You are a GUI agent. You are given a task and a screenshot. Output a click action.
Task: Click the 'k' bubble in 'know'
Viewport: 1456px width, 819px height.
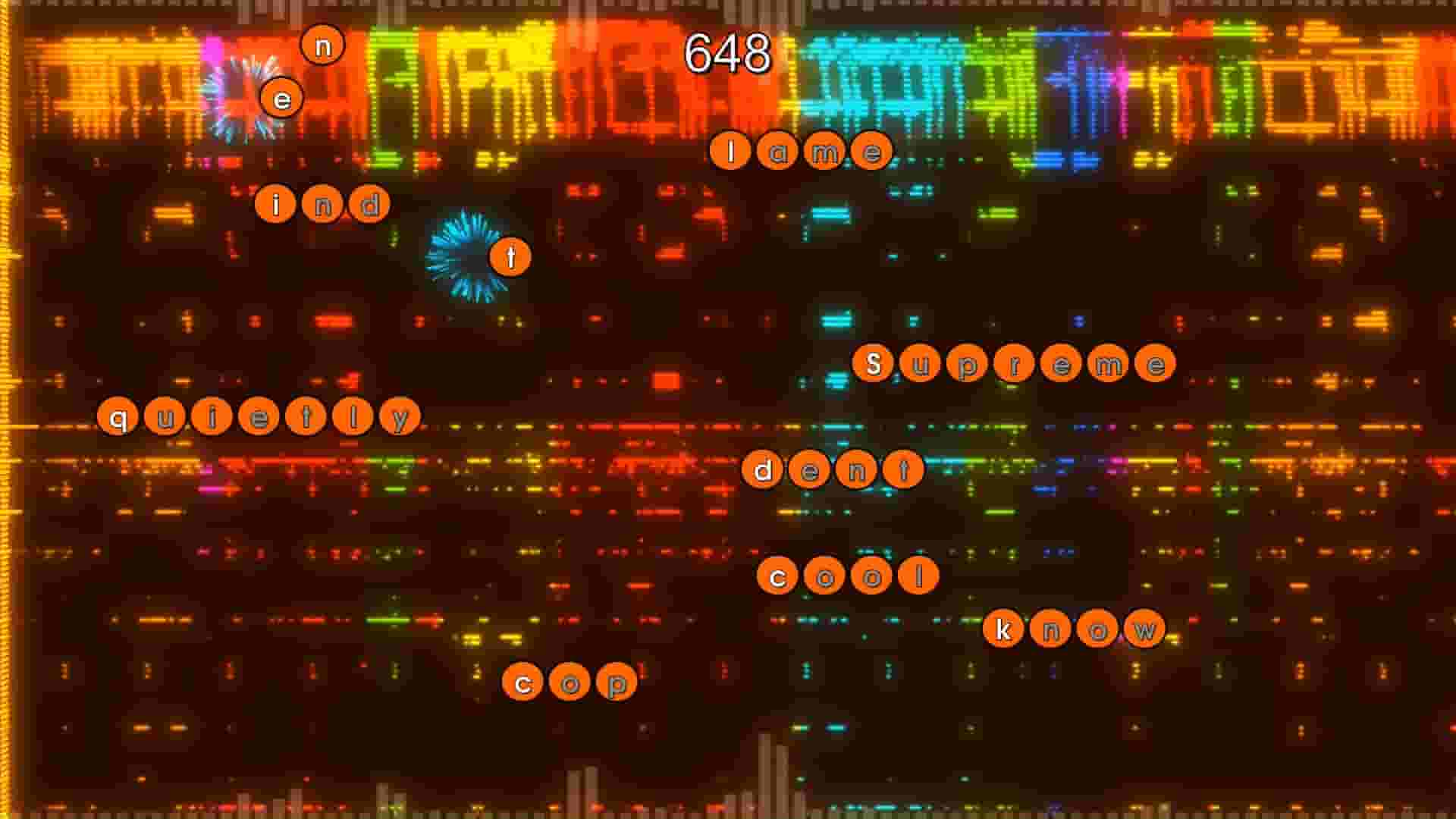[x=1006, y=628]
